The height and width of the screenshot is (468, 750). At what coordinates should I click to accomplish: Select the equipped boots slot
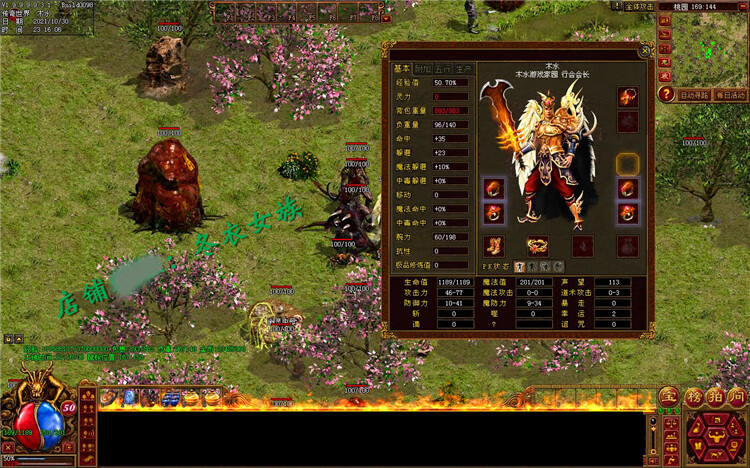[x=493, y=245]
